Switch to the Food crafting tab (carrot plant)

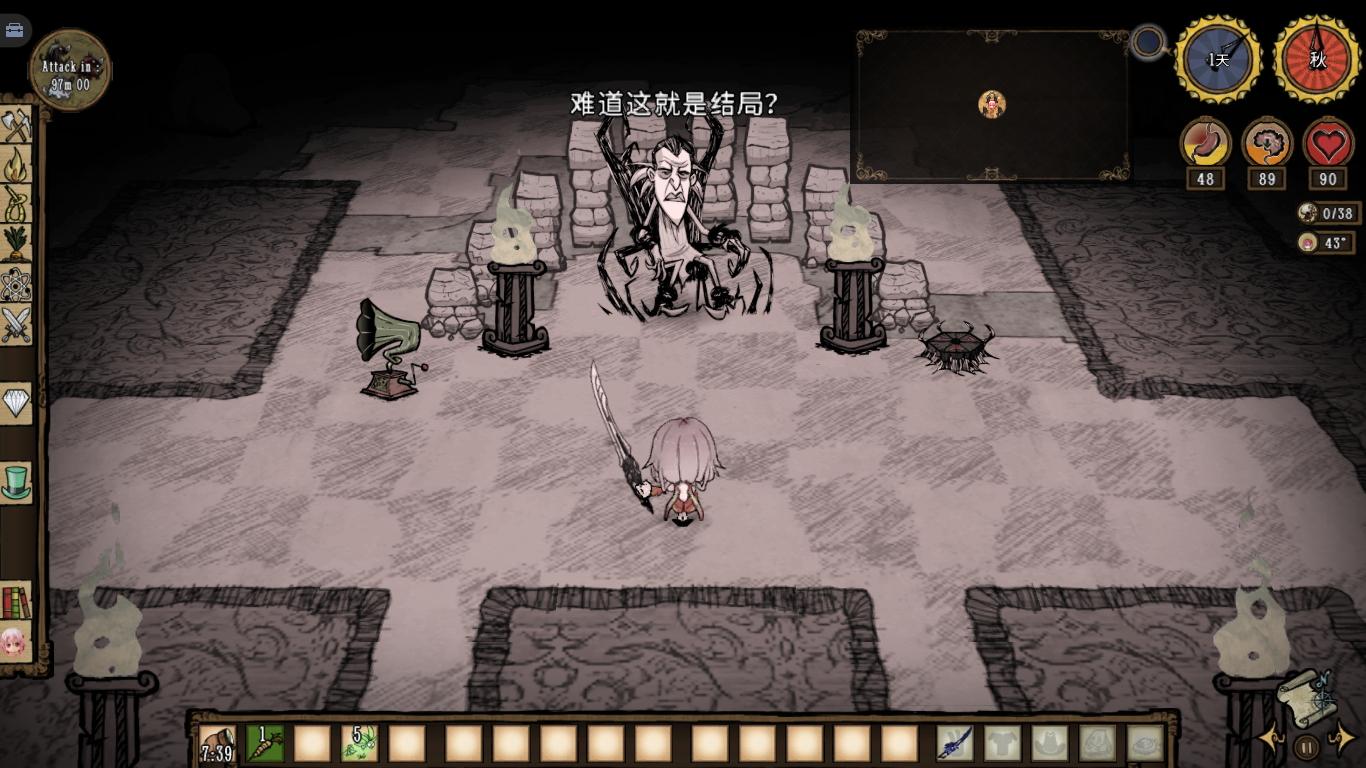[17, 243]
